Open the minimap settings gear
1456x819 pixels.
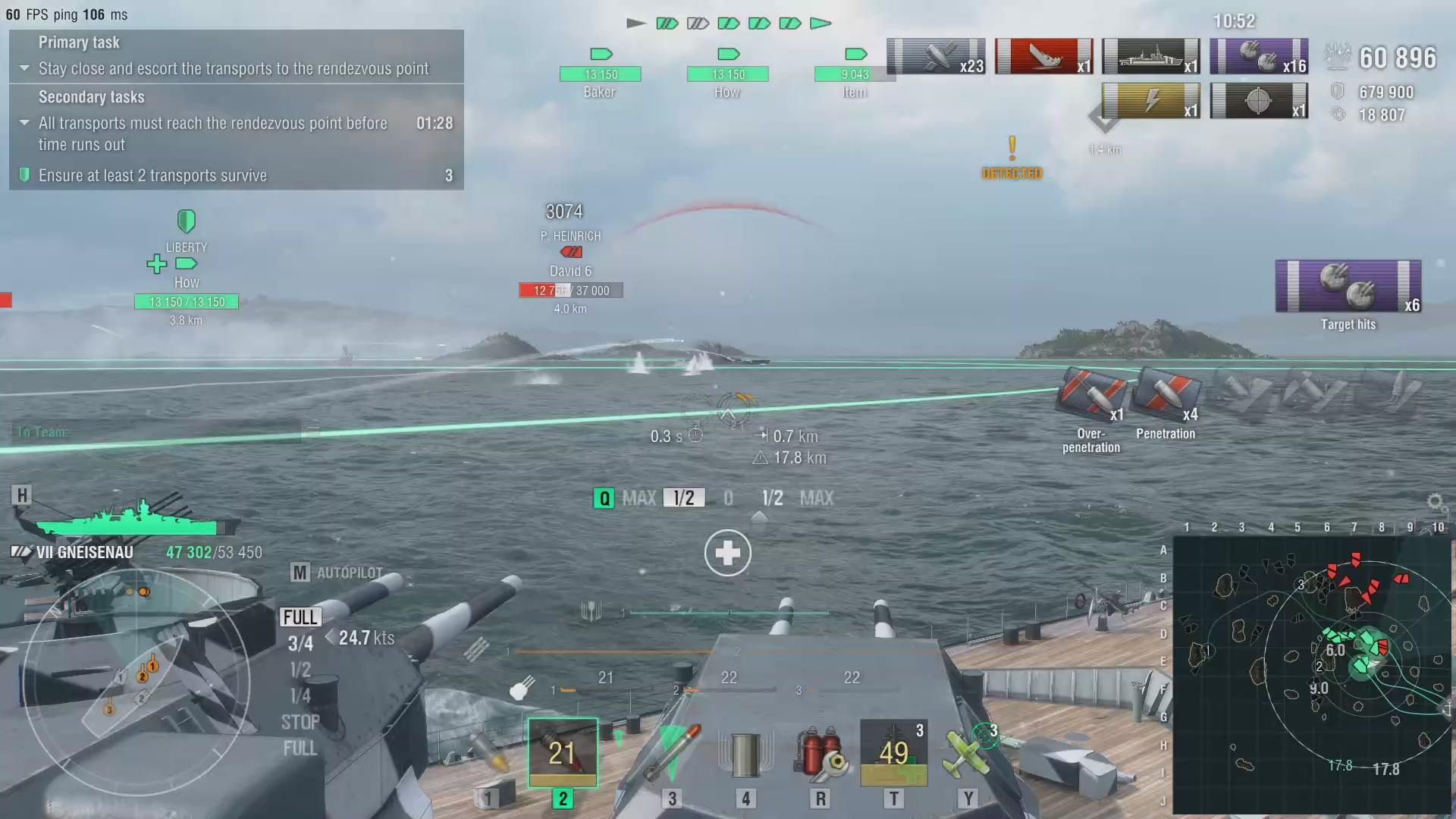(x=1435, y=502)
